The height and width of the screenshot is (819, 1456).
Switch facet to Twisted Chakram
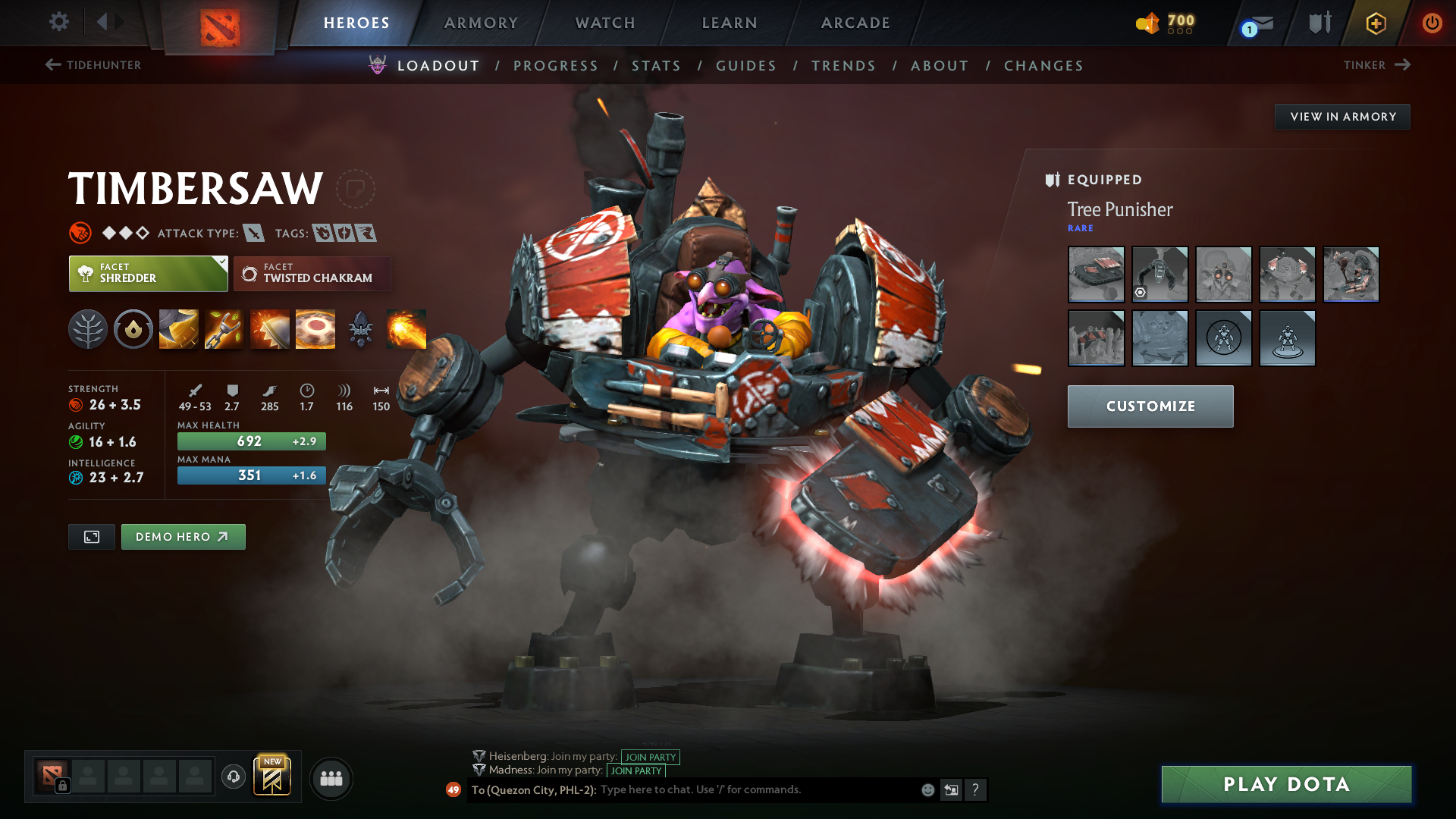point(312,274)
